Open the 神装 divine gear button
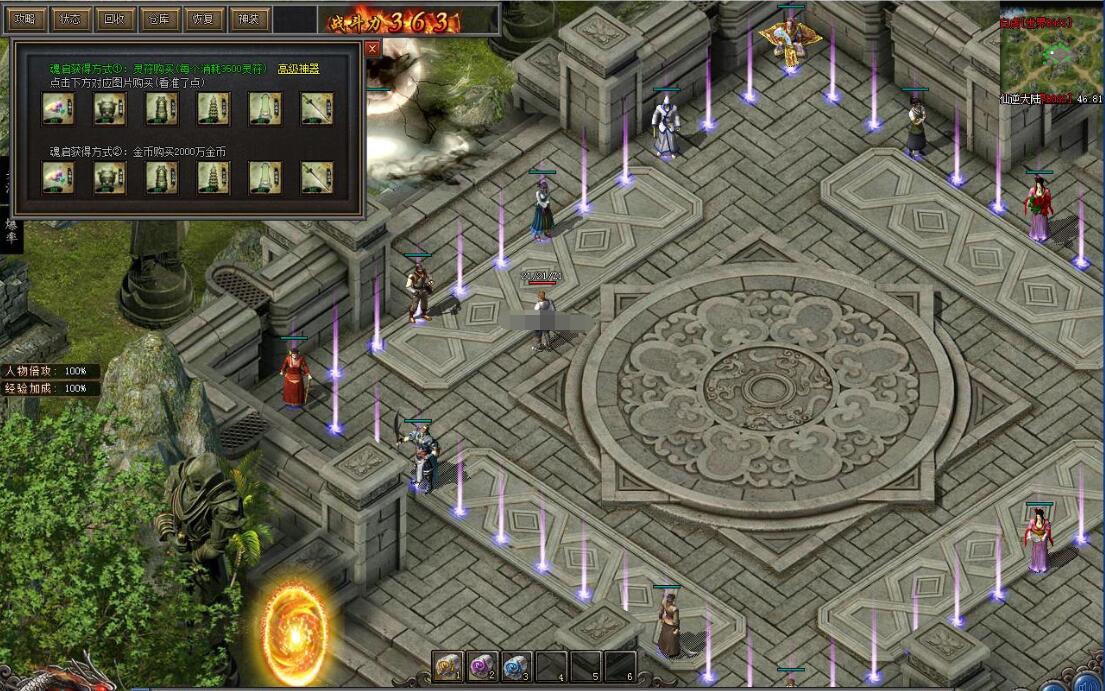 [247, 18]
